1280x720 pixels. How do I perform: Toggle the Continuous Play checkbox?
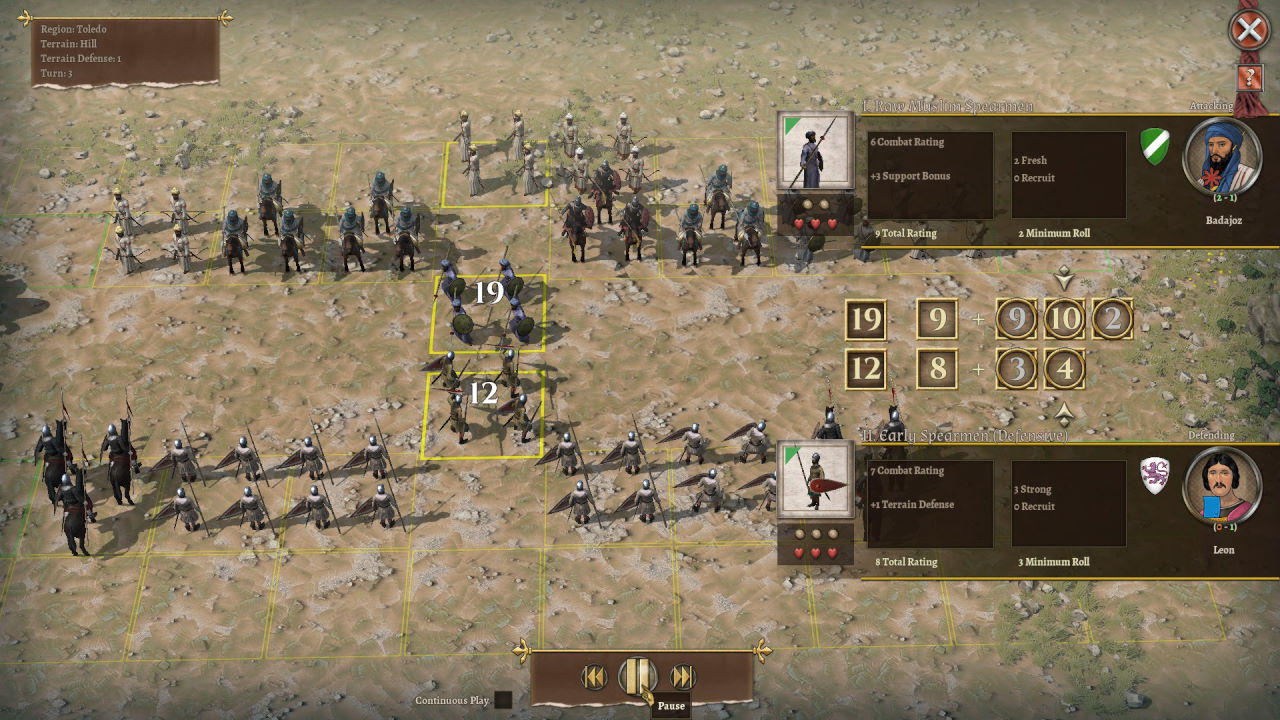click(503, 700)
